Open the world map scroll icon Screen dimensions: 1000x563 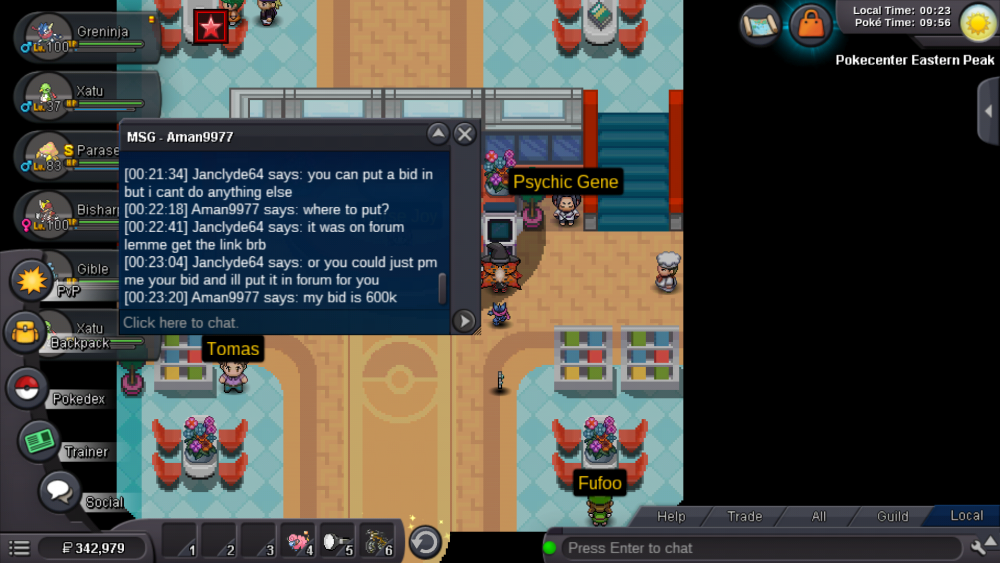coord(760,24)
